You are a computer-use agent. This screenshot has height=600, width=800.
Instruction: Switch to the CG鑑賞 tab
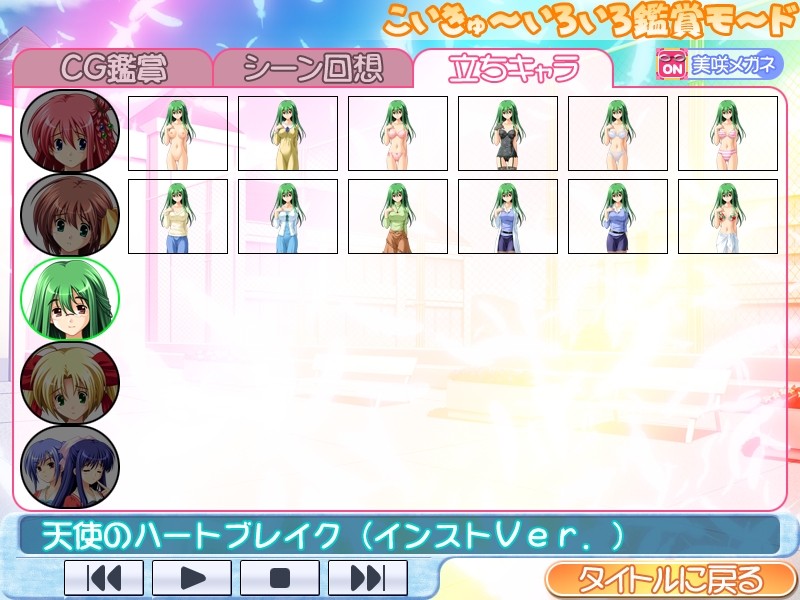[x=113, y=68]
